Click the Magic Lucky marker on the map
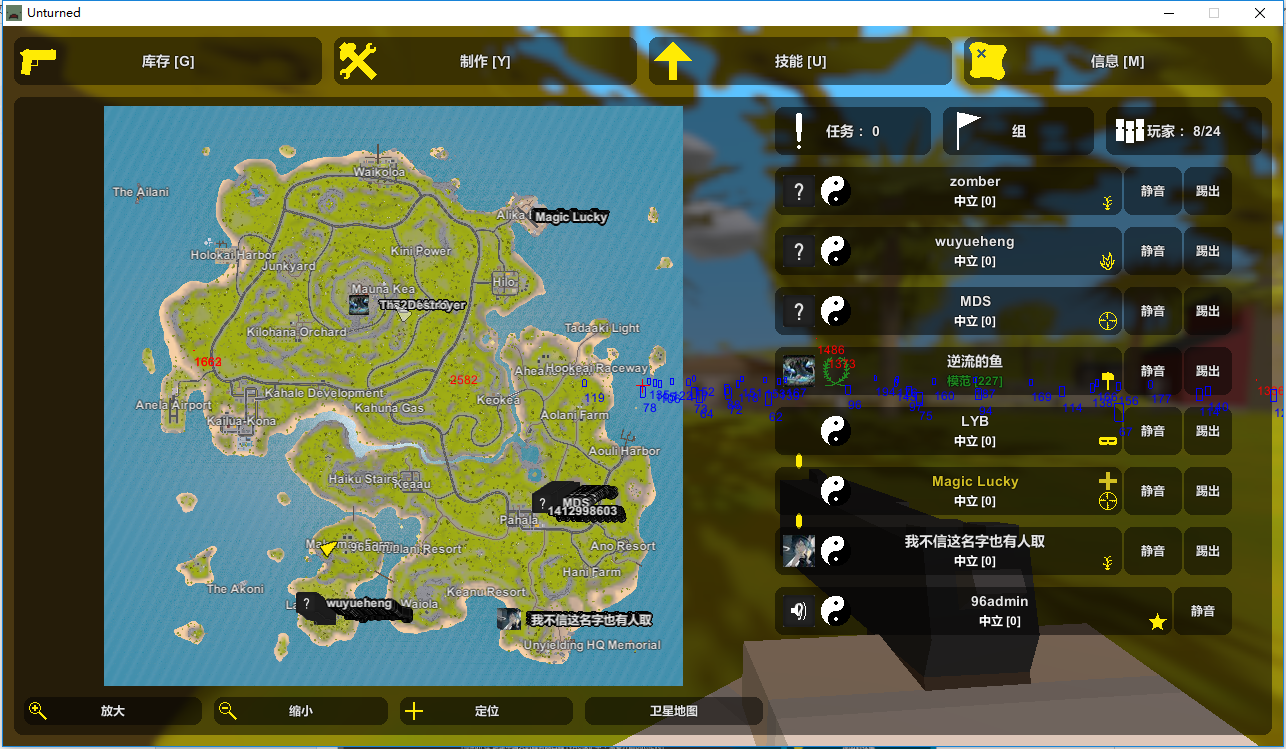Viewport: 1286px width, 749px height. coord(569,216)
